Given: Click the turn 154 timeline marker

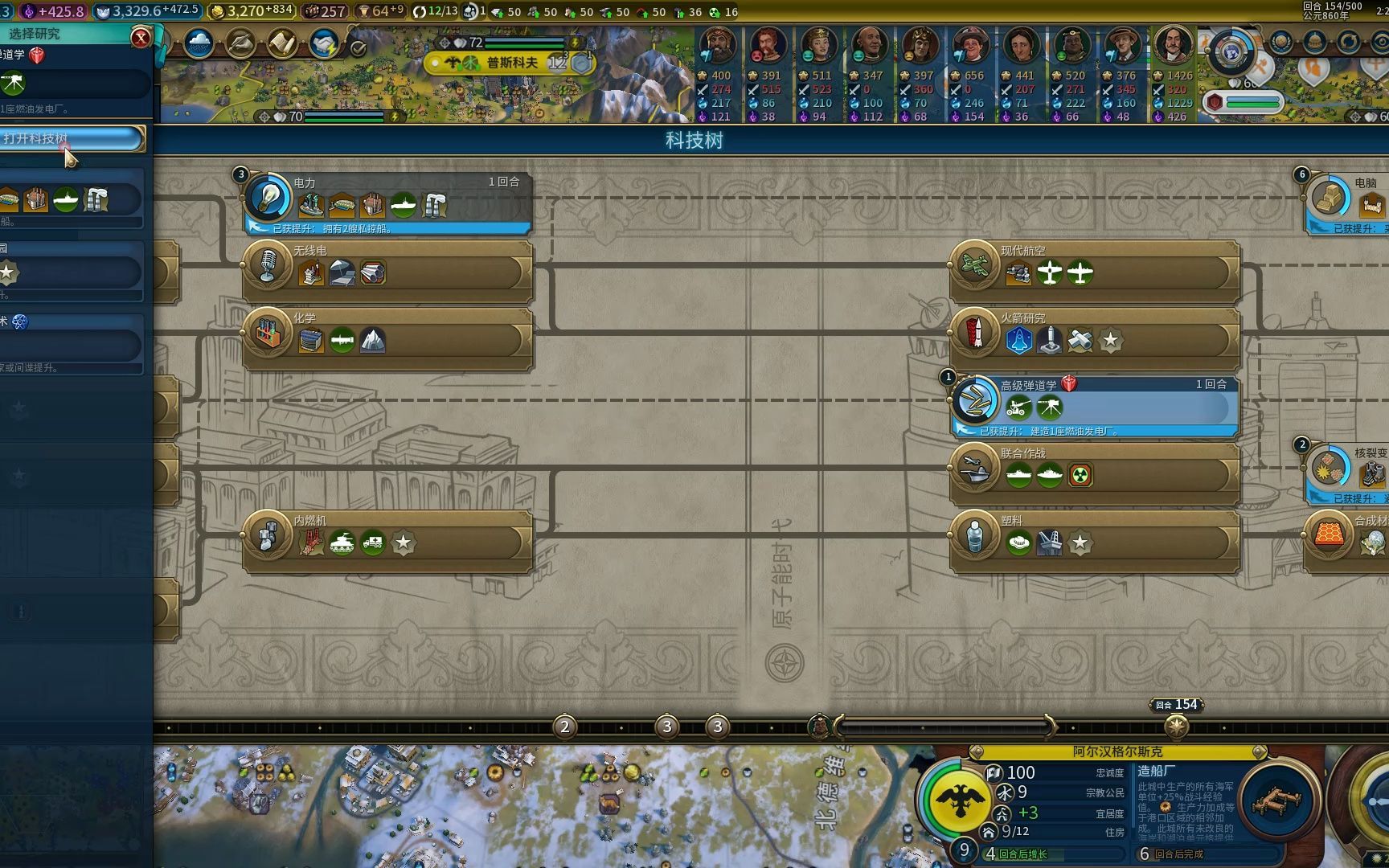Looking at the screenshot, I should pos(1177,727).
